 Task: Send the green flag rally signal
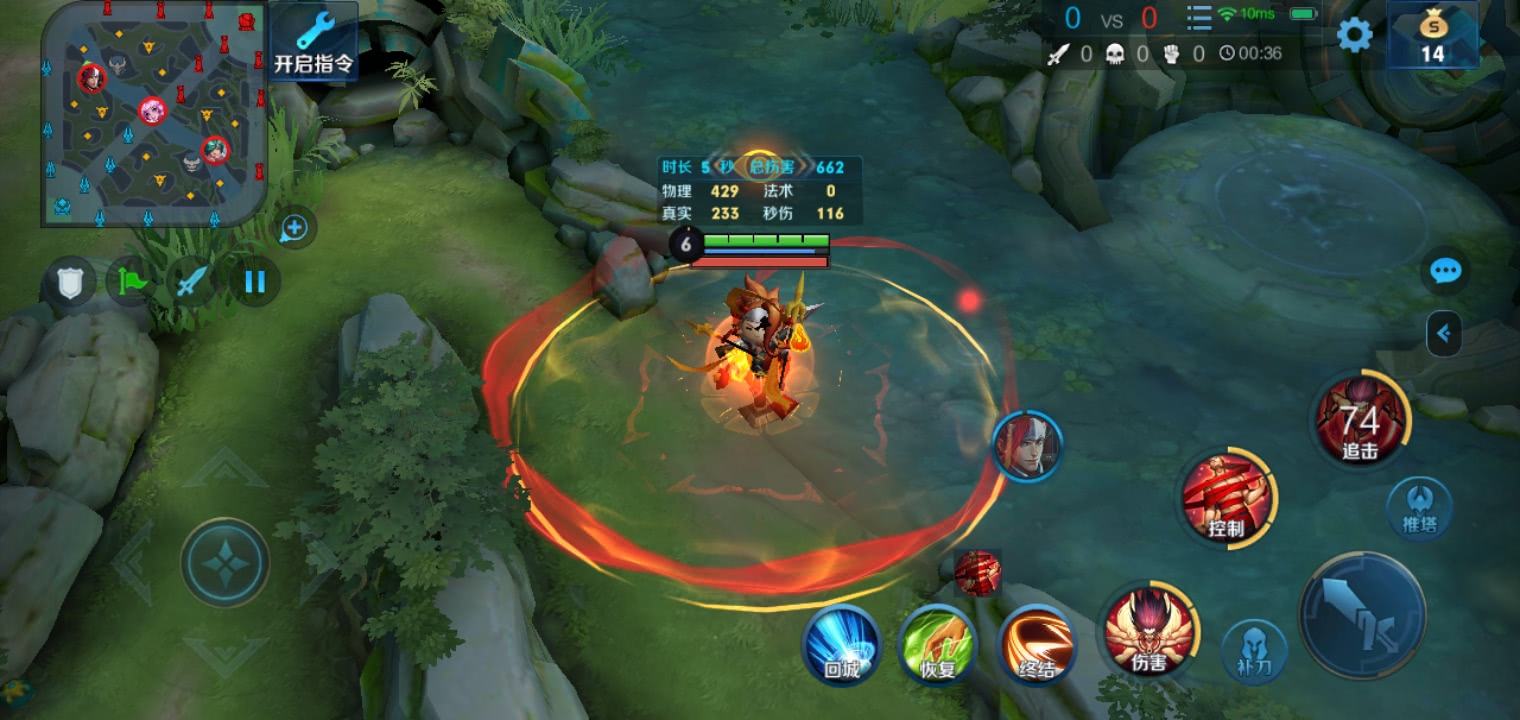coord(131,282)
